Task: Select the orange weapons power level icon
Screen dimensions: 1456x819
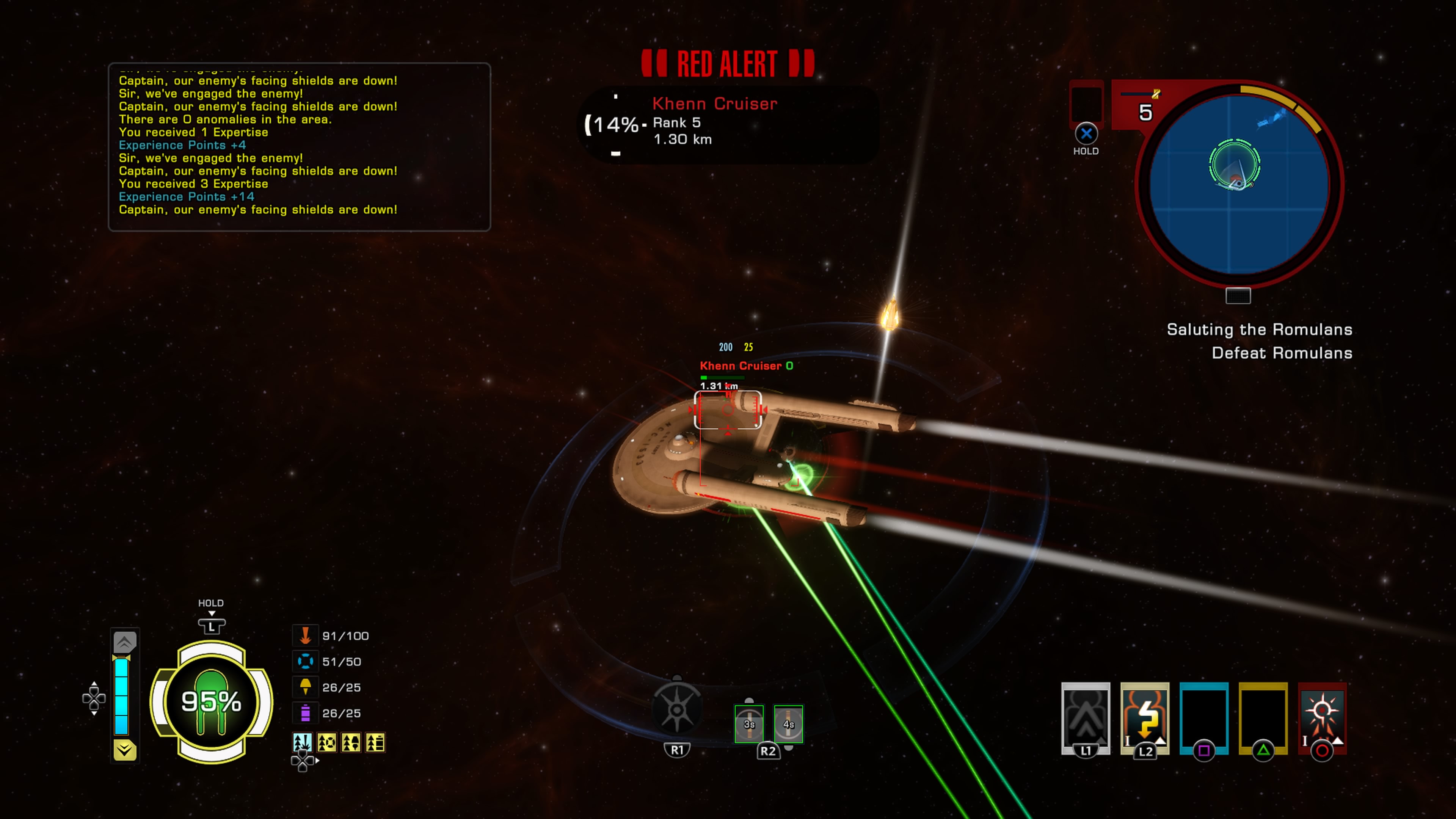Action: tap(305, 636)
